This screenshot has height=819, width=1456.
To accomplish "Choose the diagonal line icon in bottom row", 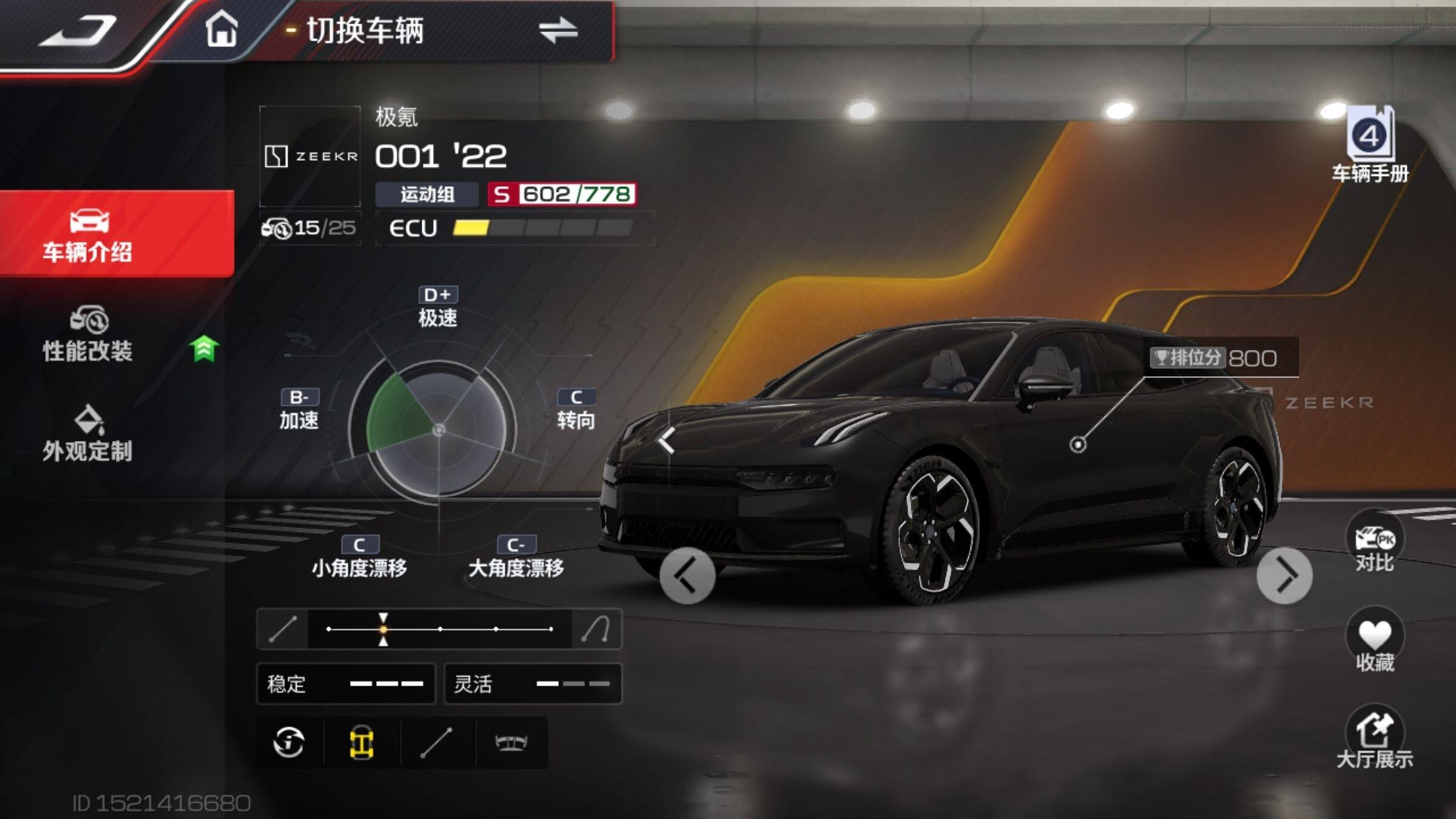I will [437, 743].
